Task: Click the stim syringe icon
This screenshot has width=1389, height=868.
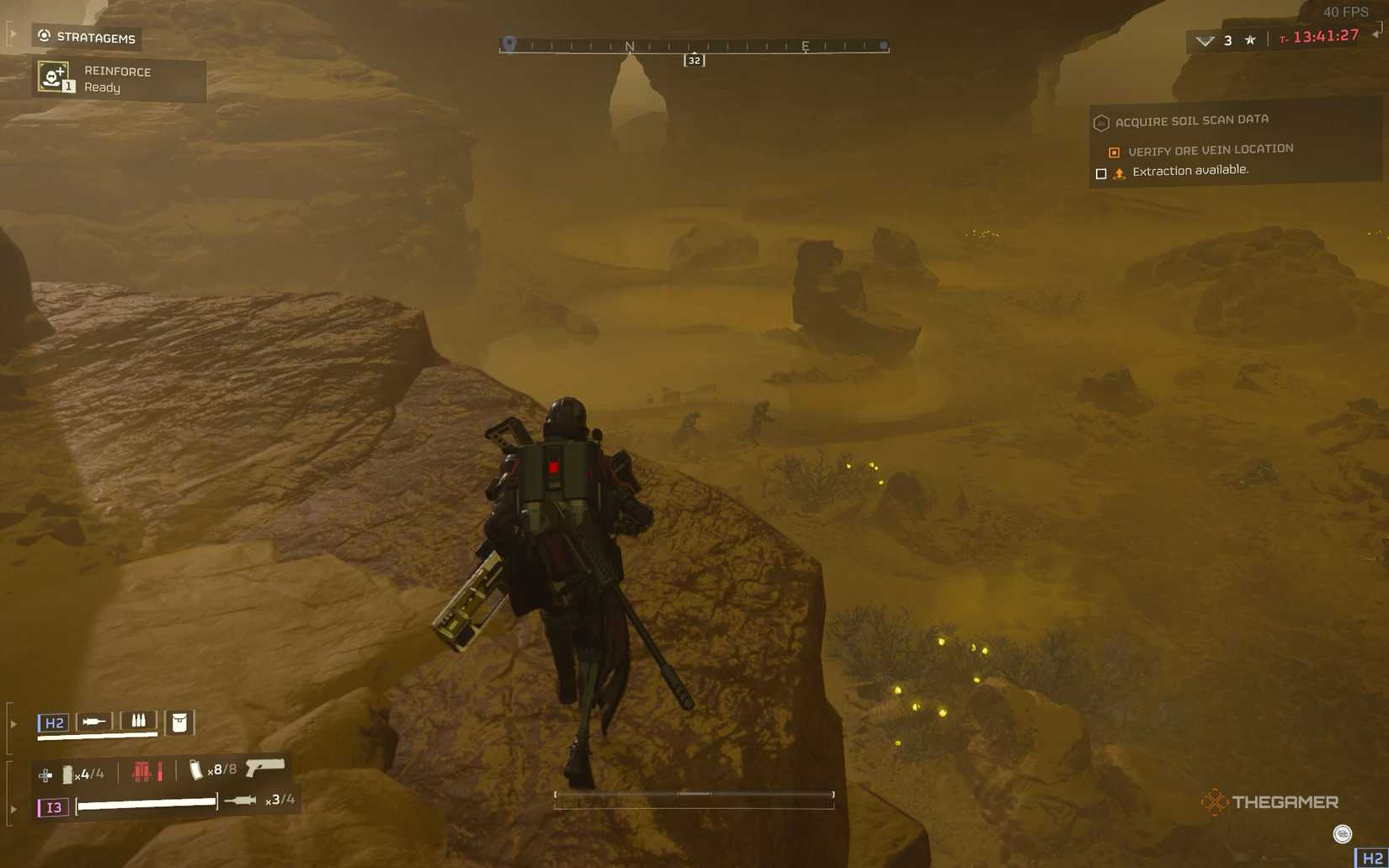Action: (93, 721)
